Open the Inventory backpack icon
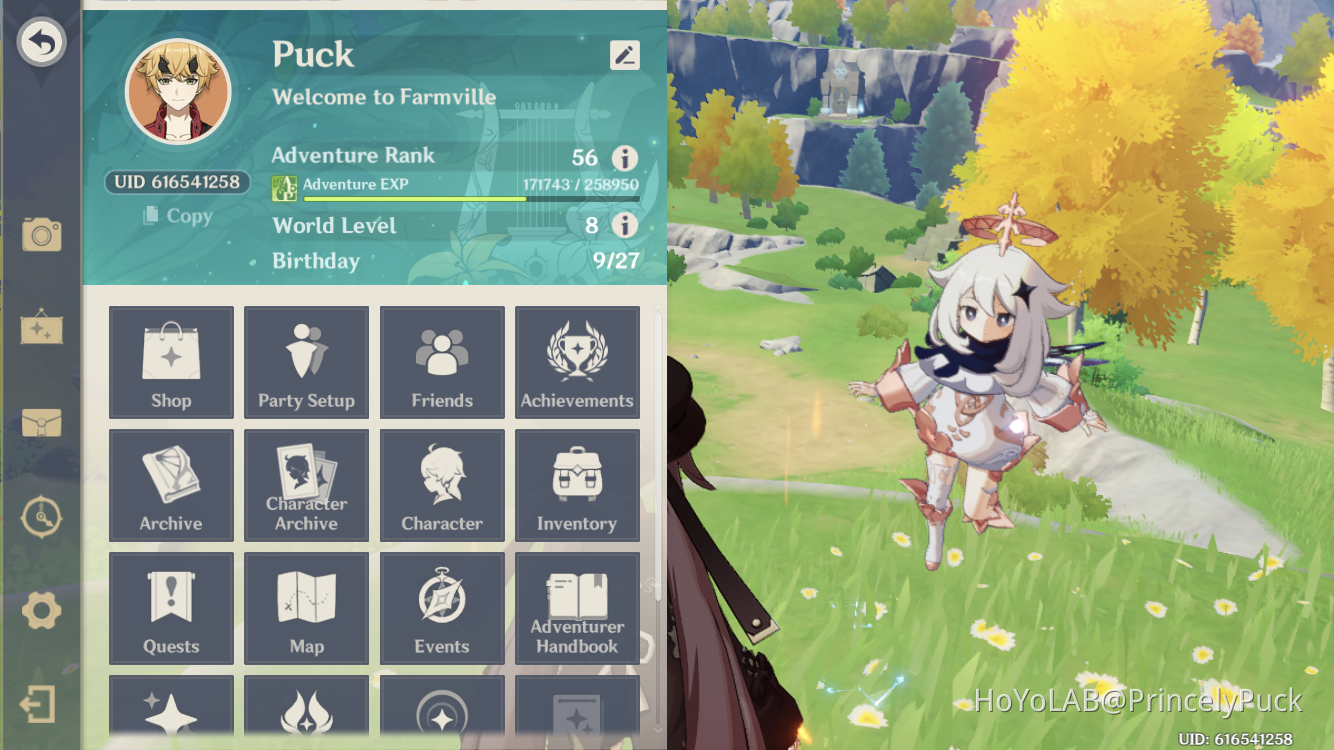 pos(577,485)
